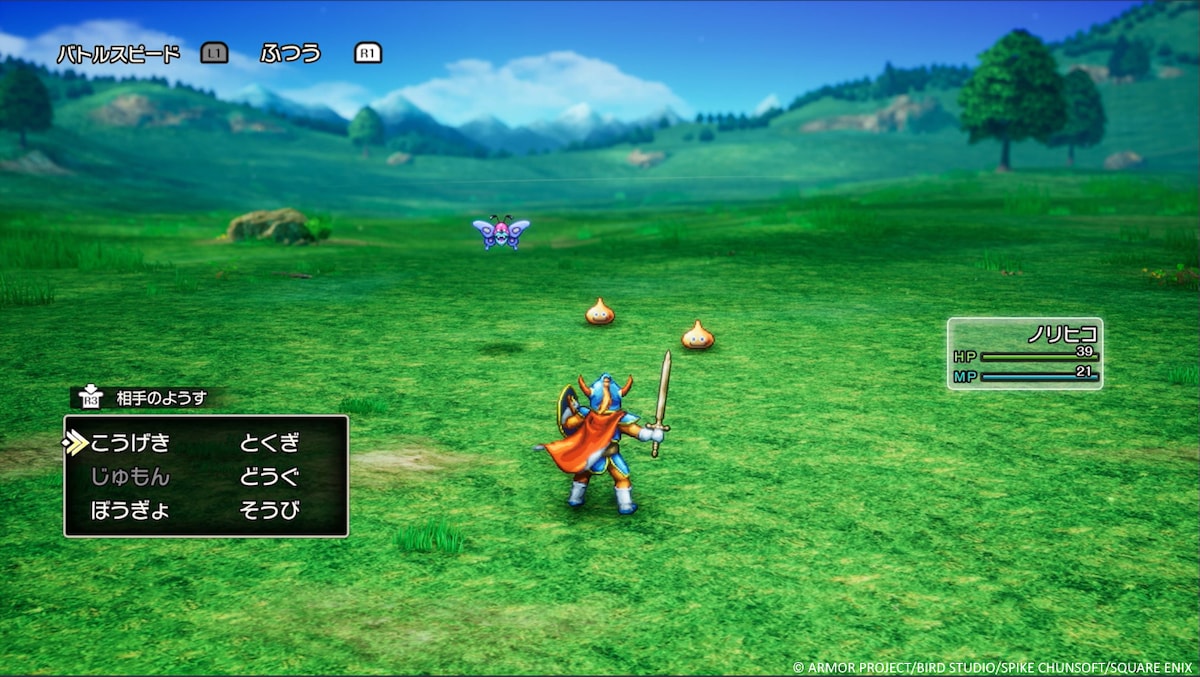1200x677 pixels.
Task: Pick the ぼうぎょ defend command
Action: (x=130, y=511)
